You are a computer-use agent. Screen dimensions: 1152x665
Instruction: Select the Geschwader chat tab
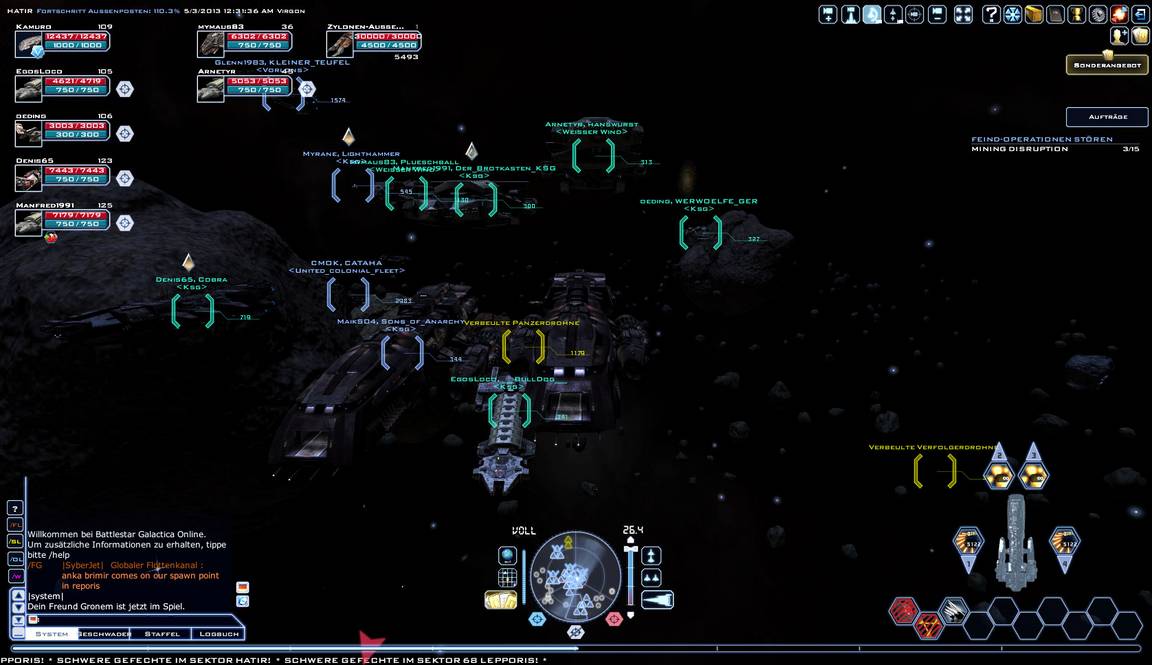click(x=105, y=634)
